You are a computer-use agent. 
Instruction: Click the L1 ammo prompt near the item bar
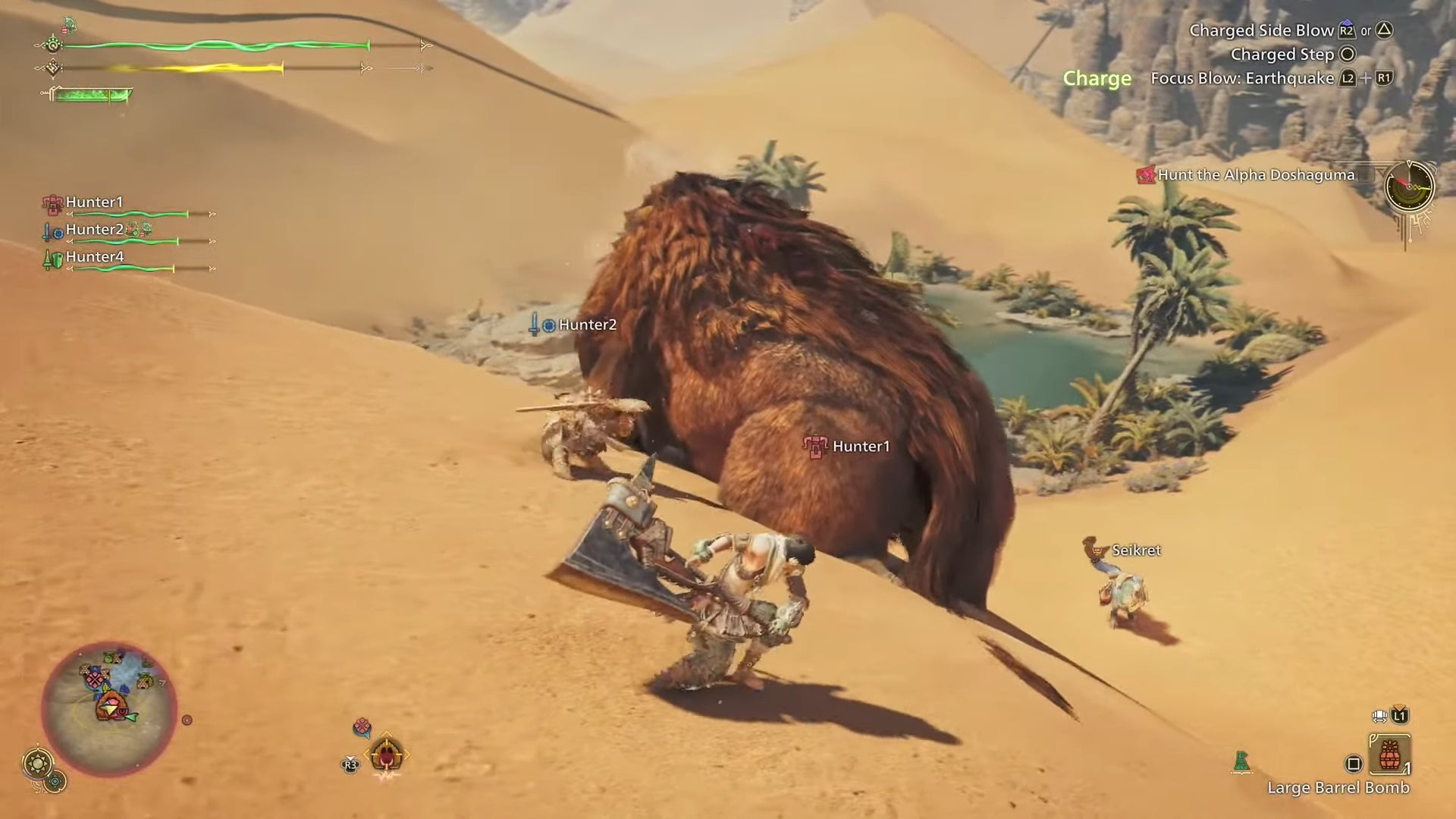click(1399, 716)
